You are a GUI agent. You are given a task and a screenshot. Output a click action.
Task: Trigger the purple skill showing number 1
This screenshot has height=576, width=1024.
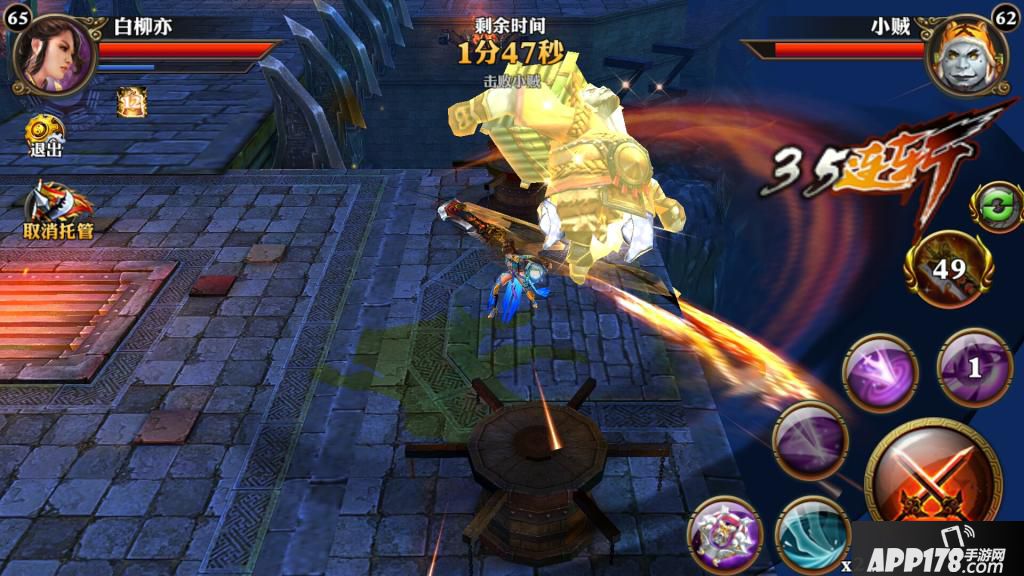click(x=975, y=367)
